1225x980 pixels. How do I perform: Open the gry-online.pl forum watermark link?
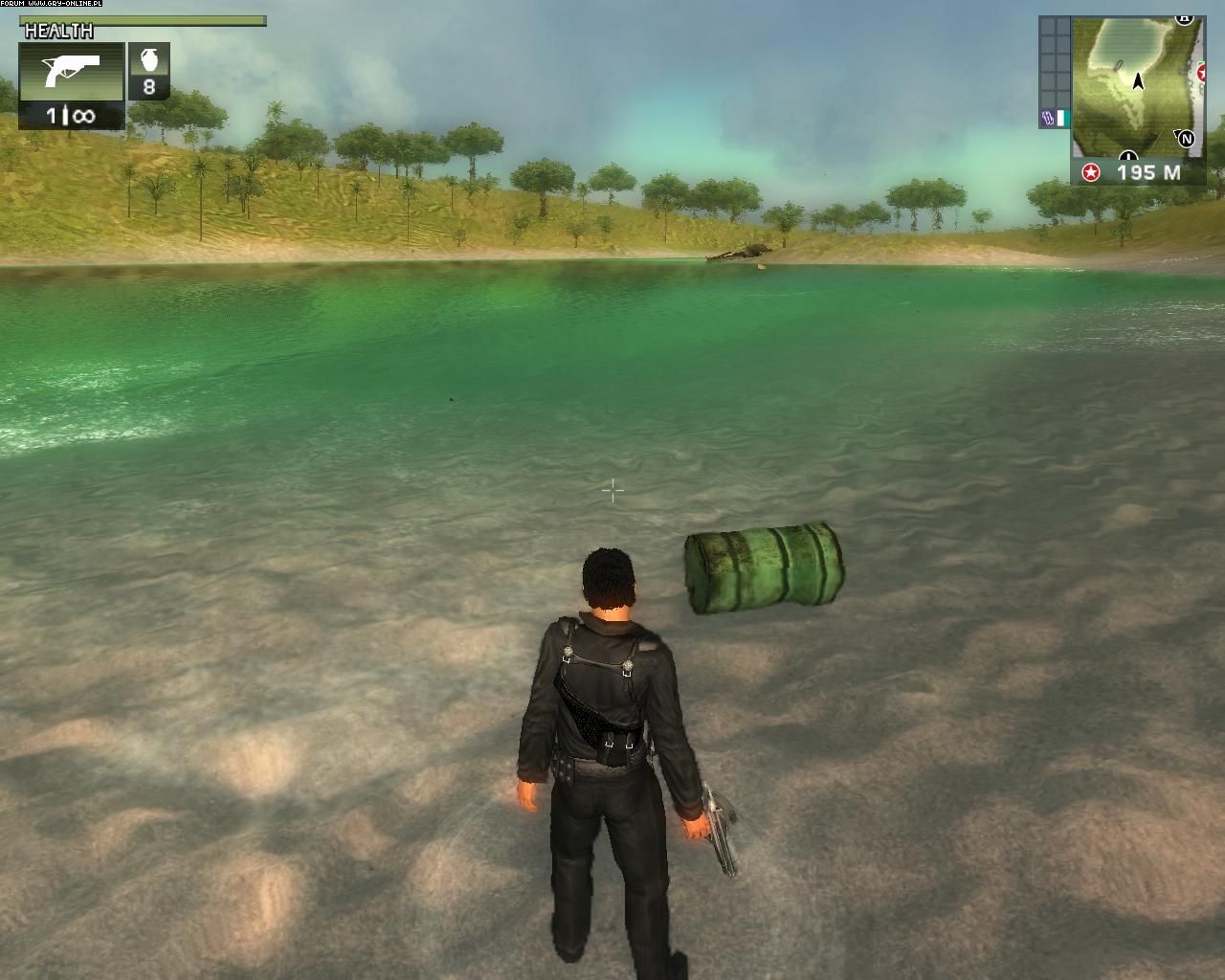(53, 5)
